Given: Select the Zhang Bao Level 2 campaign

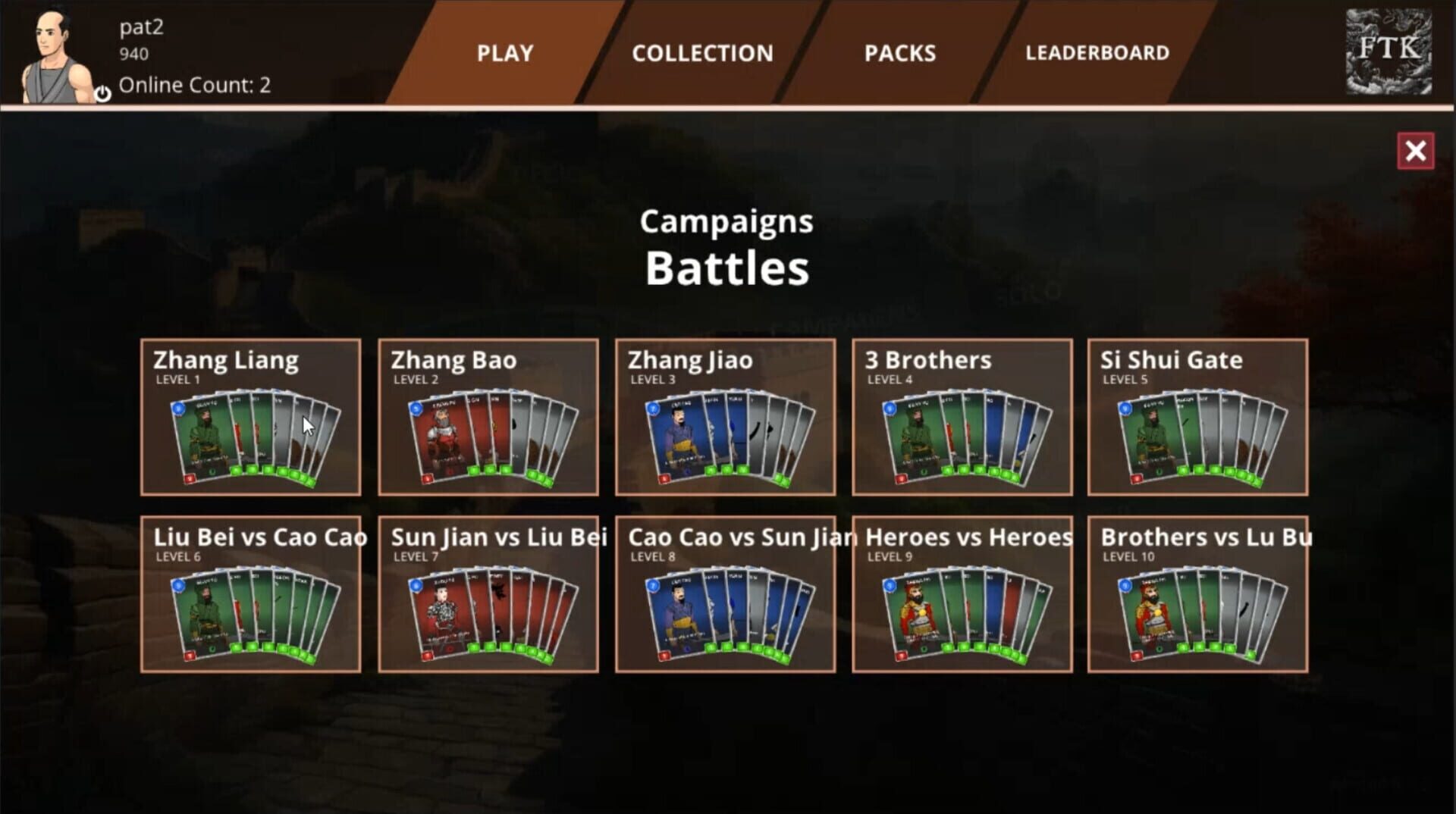Looking at the screenshot, I should (488, 417).
